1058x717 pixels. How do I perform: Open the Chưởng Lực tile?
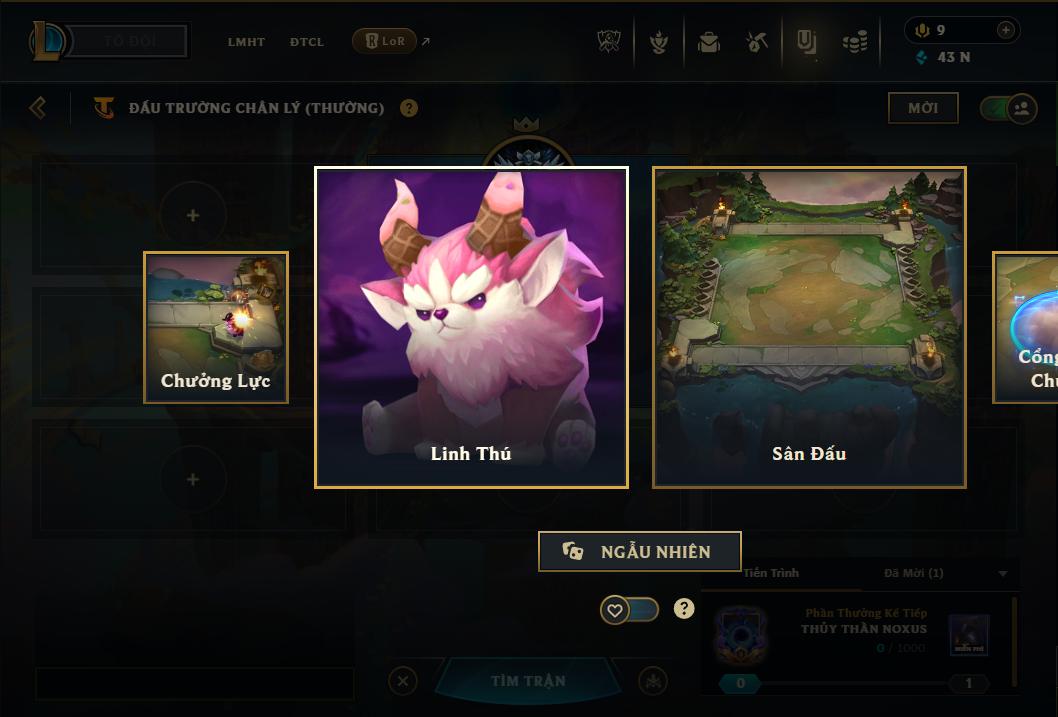click(216, 327)
